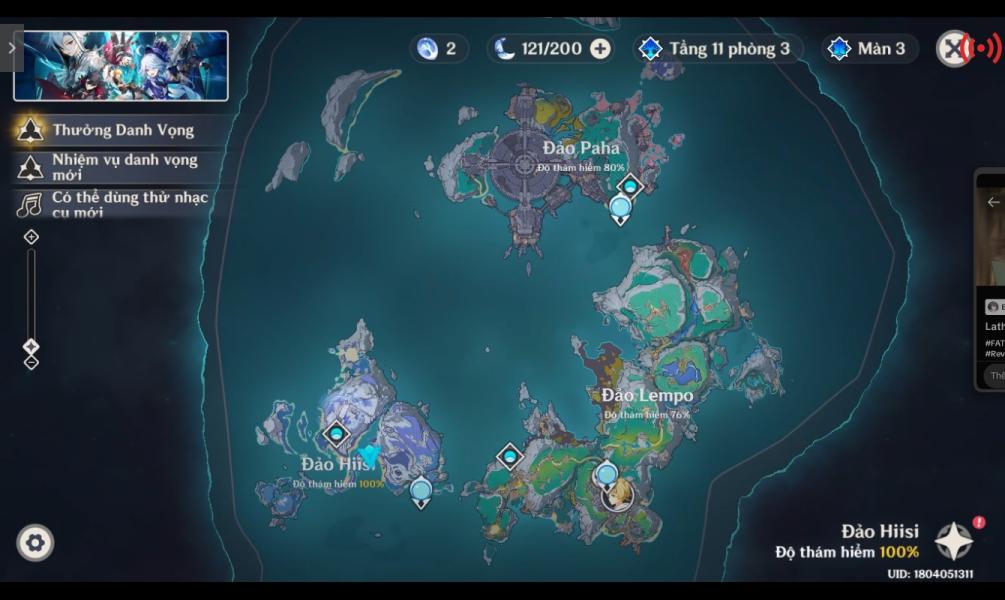Open the condensed resin counter
Screen dimensions: 1005x600
tap(439, 49)
